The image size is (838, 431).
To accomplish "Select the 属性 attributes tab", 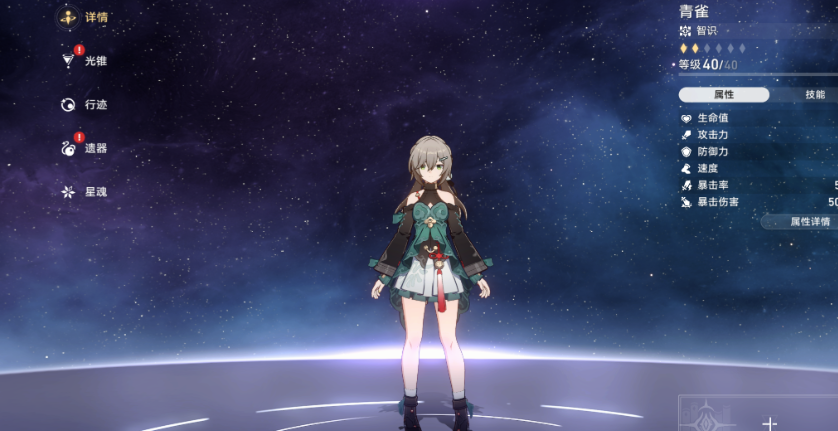I will 724,94.
